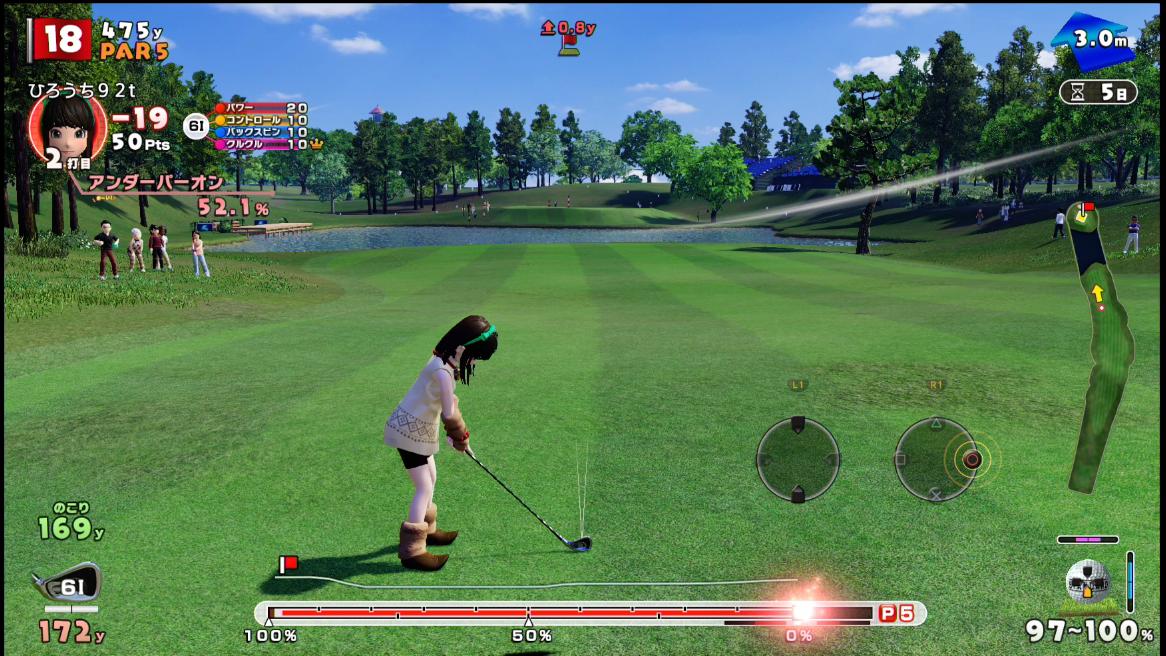Open the hole layout minimap
The image size is (1166, 656).
point(1100,345)
